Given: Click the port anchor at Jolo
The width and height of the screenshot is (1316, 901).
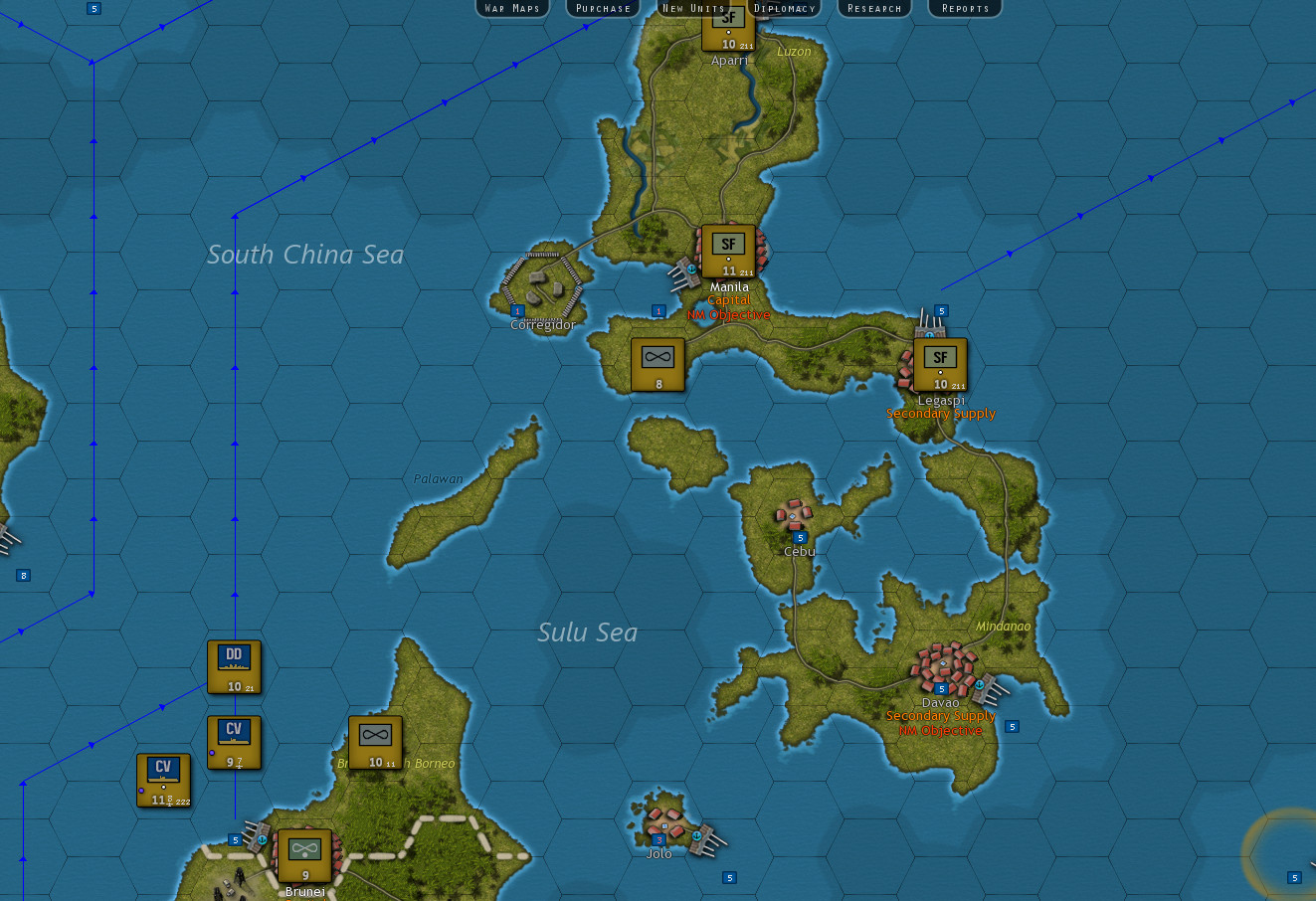Looking at the screenshot, I should [697, 836].
